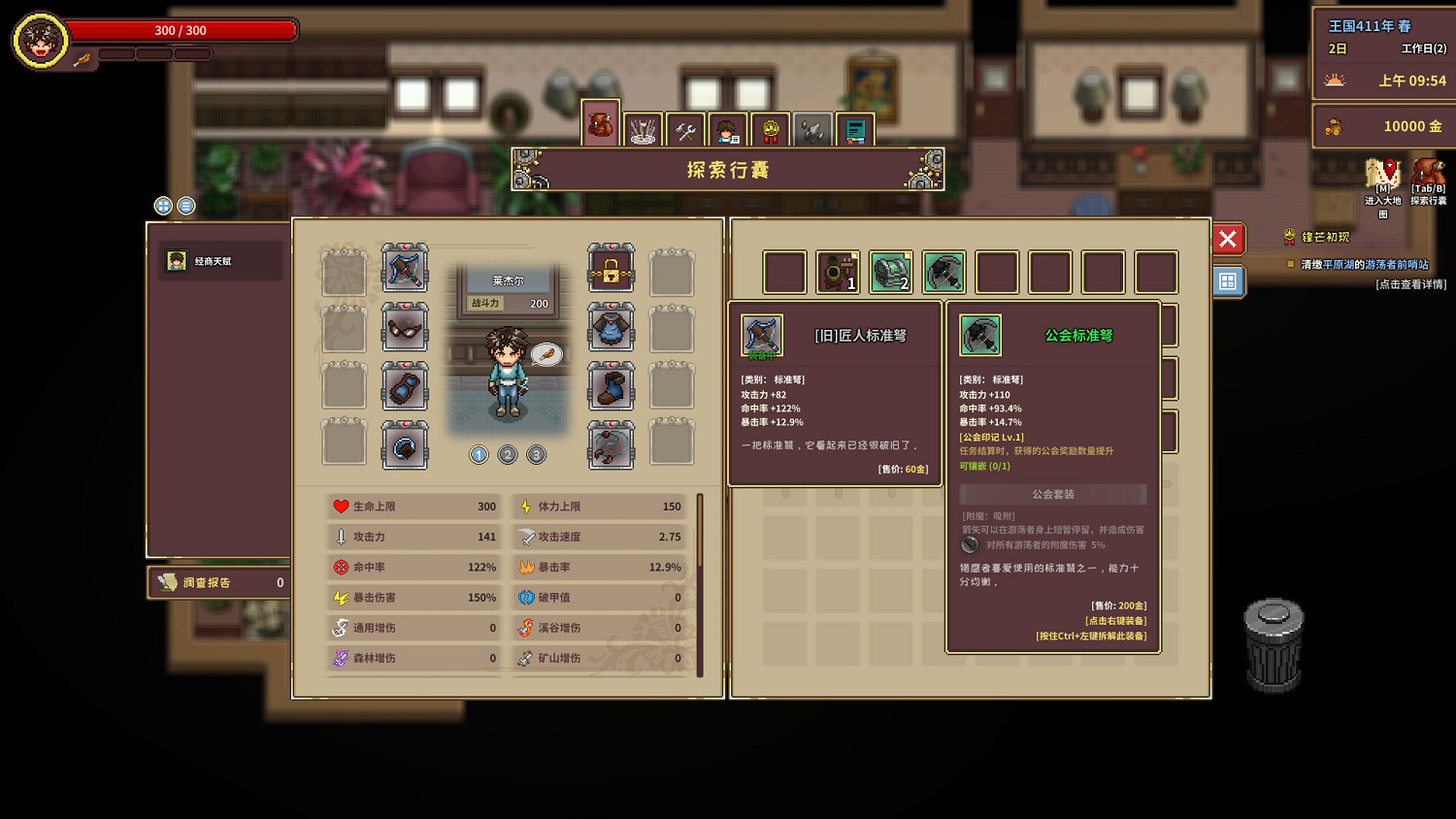Click the gold medal achievements icon

coord(770,127)
